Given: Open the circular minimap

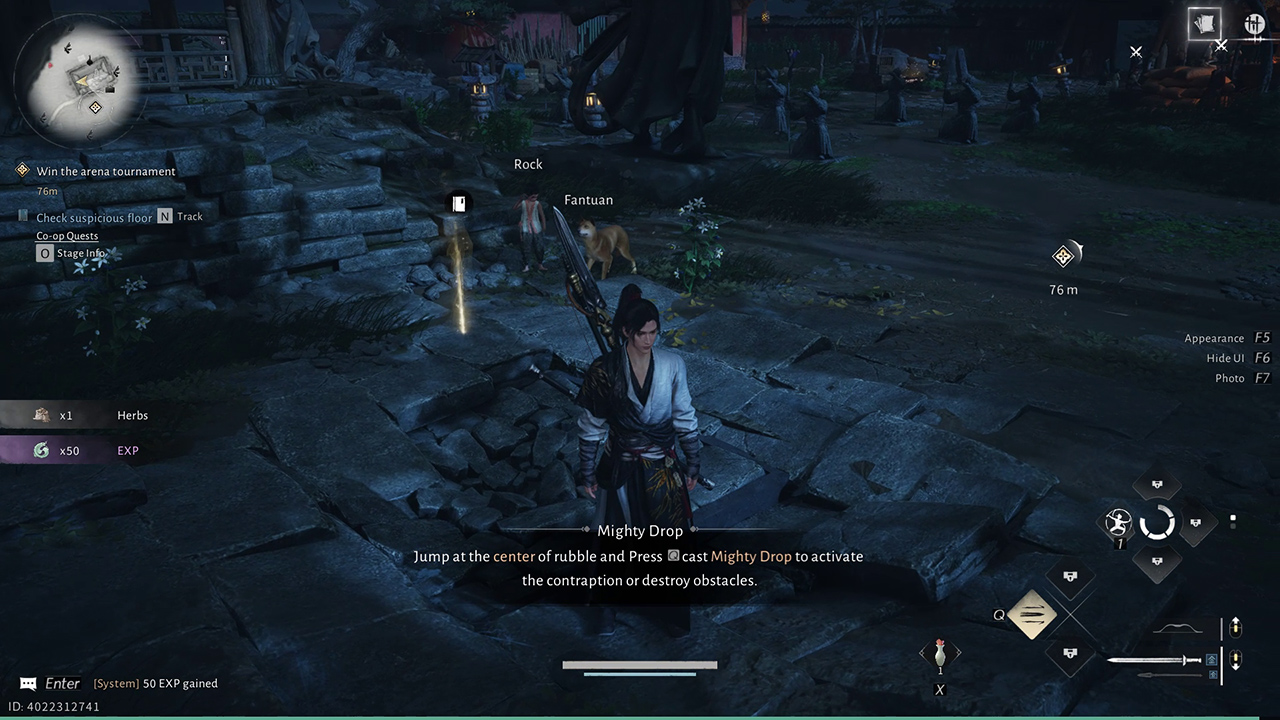Looking at the screenshot, I should point(81,78).
